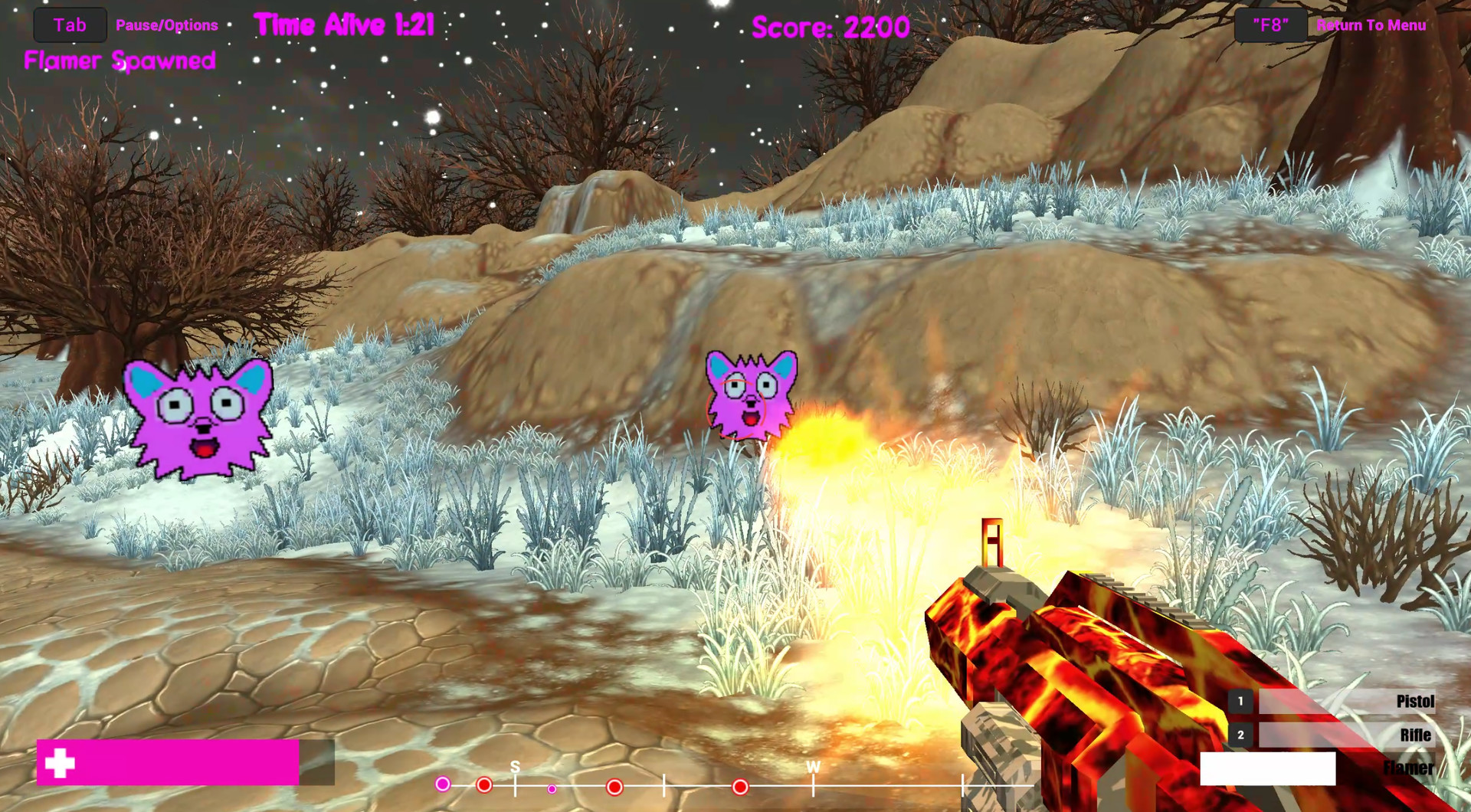Click the leftmost red enemy dot on the compass
This screenshot has height=812, width=1471.
click(x=484, y=784)
